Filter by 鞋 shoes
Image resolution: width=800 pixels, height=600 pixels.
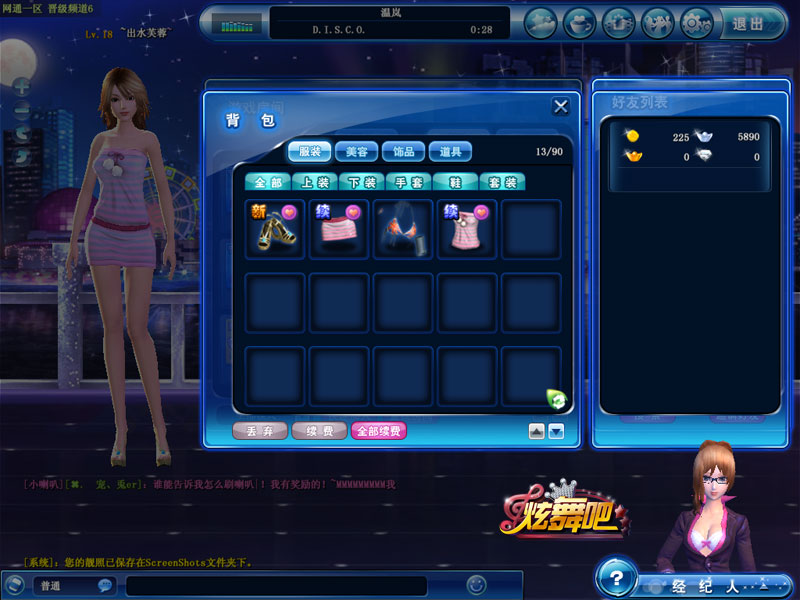456,182
